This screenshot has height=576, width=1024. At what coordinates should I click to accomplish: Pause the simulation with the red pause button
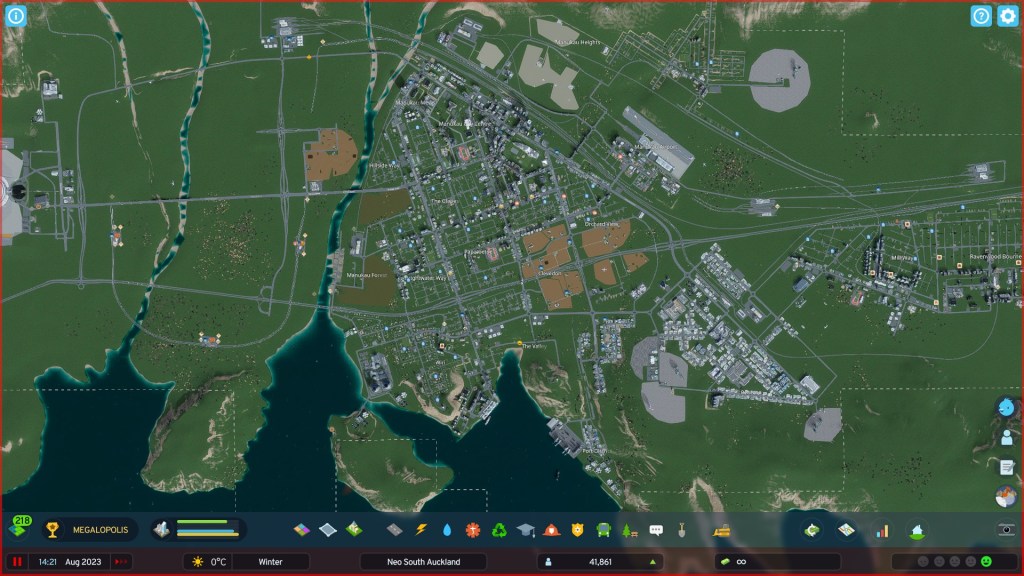point(17,562)
